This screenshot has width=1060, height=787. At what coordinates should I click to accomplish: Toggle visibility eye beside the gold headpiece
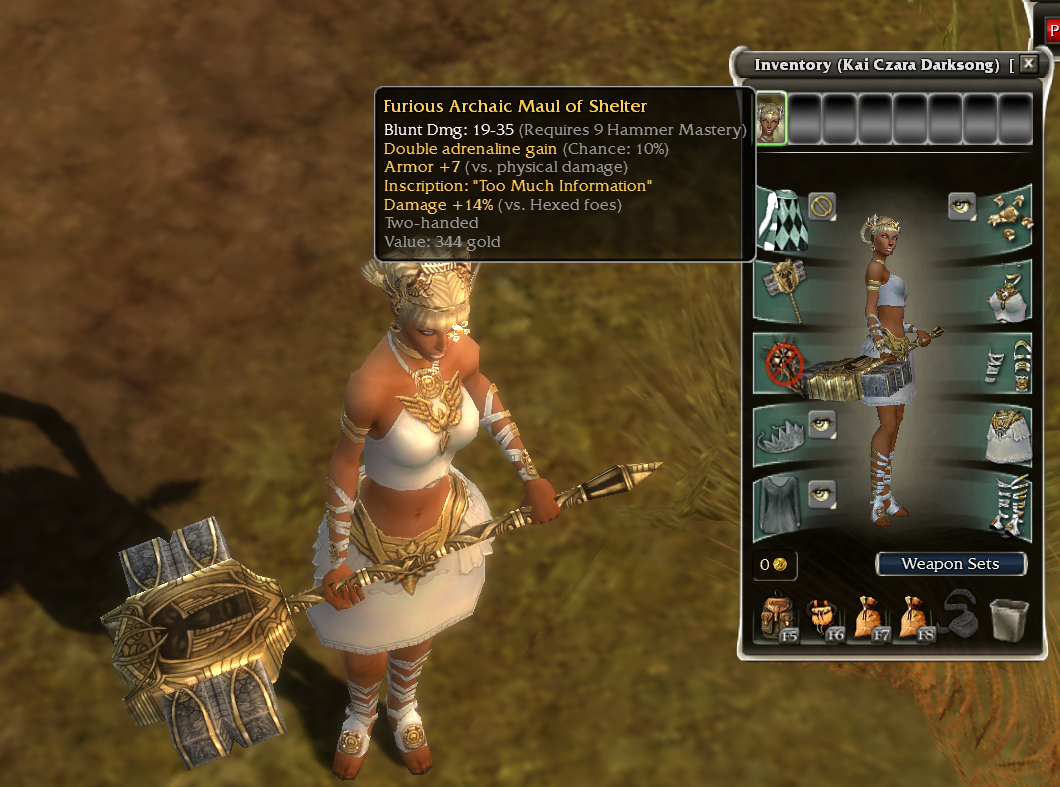coord(962,207)
